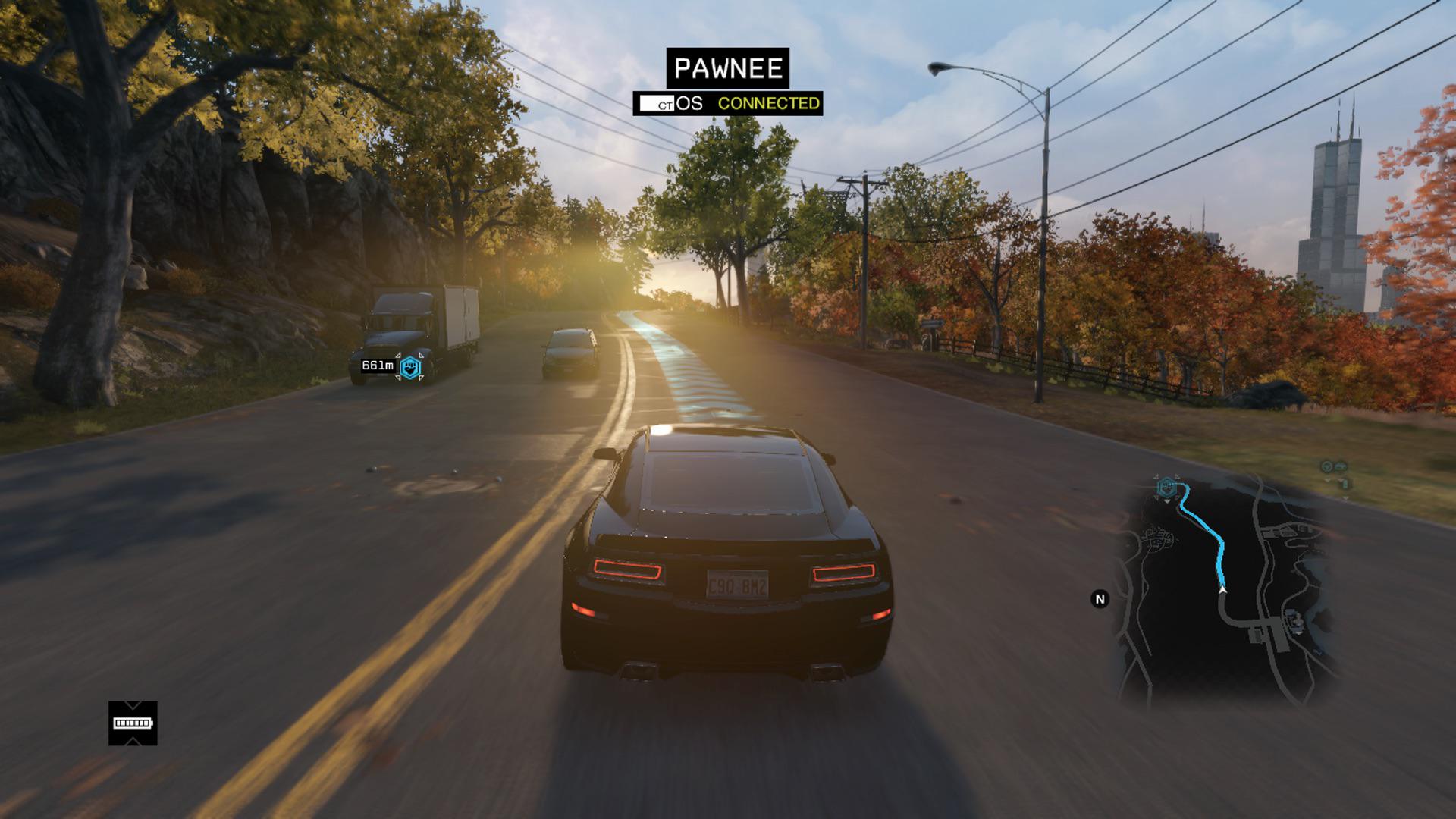Image resolution: width=1456 pixels, height=819 pixels.
Task: Click the hexagonal ctOS tower icon on minimap
Action: tap(1167, 488)
